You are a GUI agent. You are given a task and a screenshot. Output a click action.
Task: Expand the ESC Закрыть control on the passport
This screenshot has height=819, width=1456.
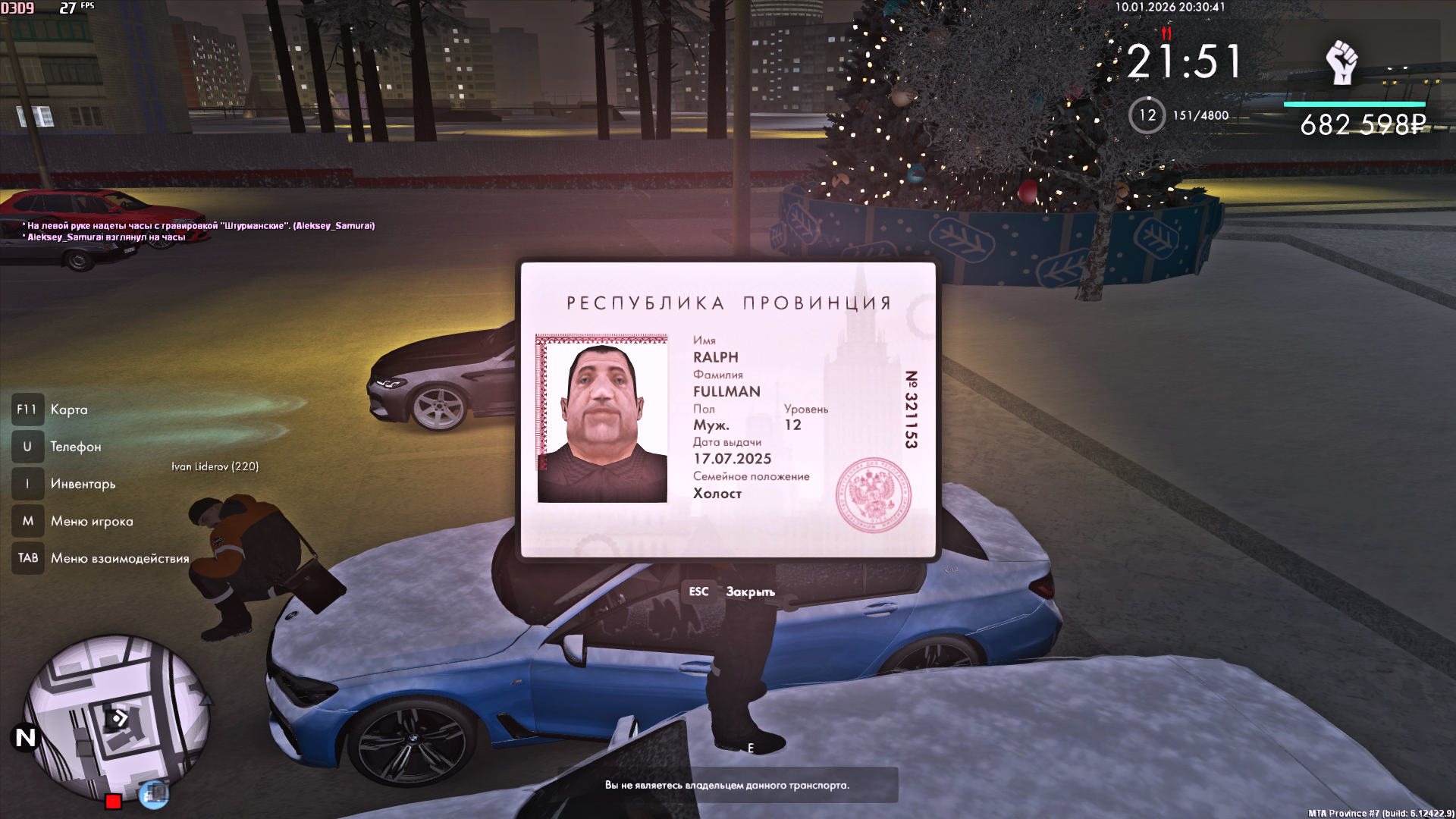[730, 591]
